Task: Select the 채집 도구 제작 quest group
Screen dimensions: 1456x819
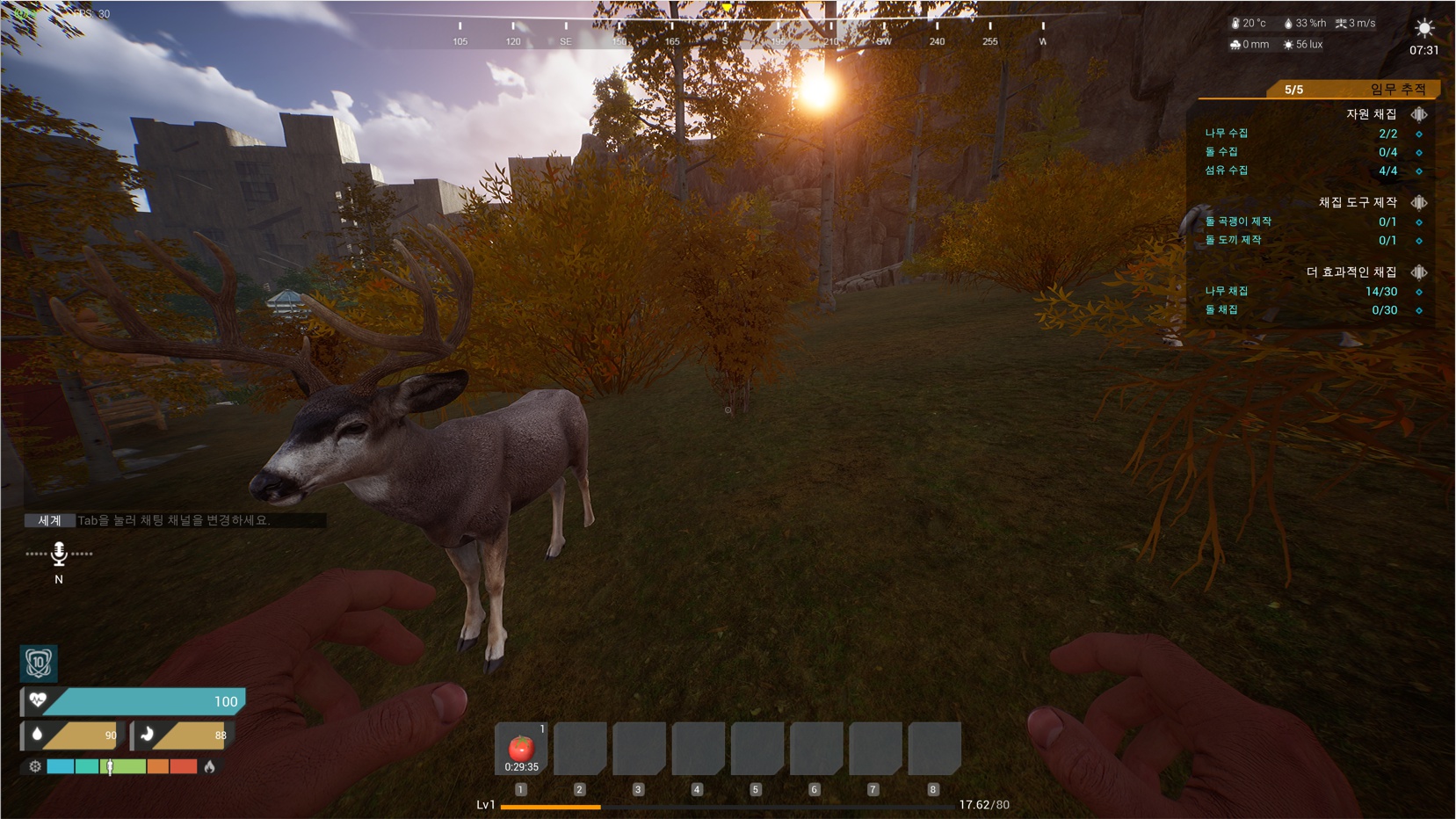Action: [x=1357, y=202]
